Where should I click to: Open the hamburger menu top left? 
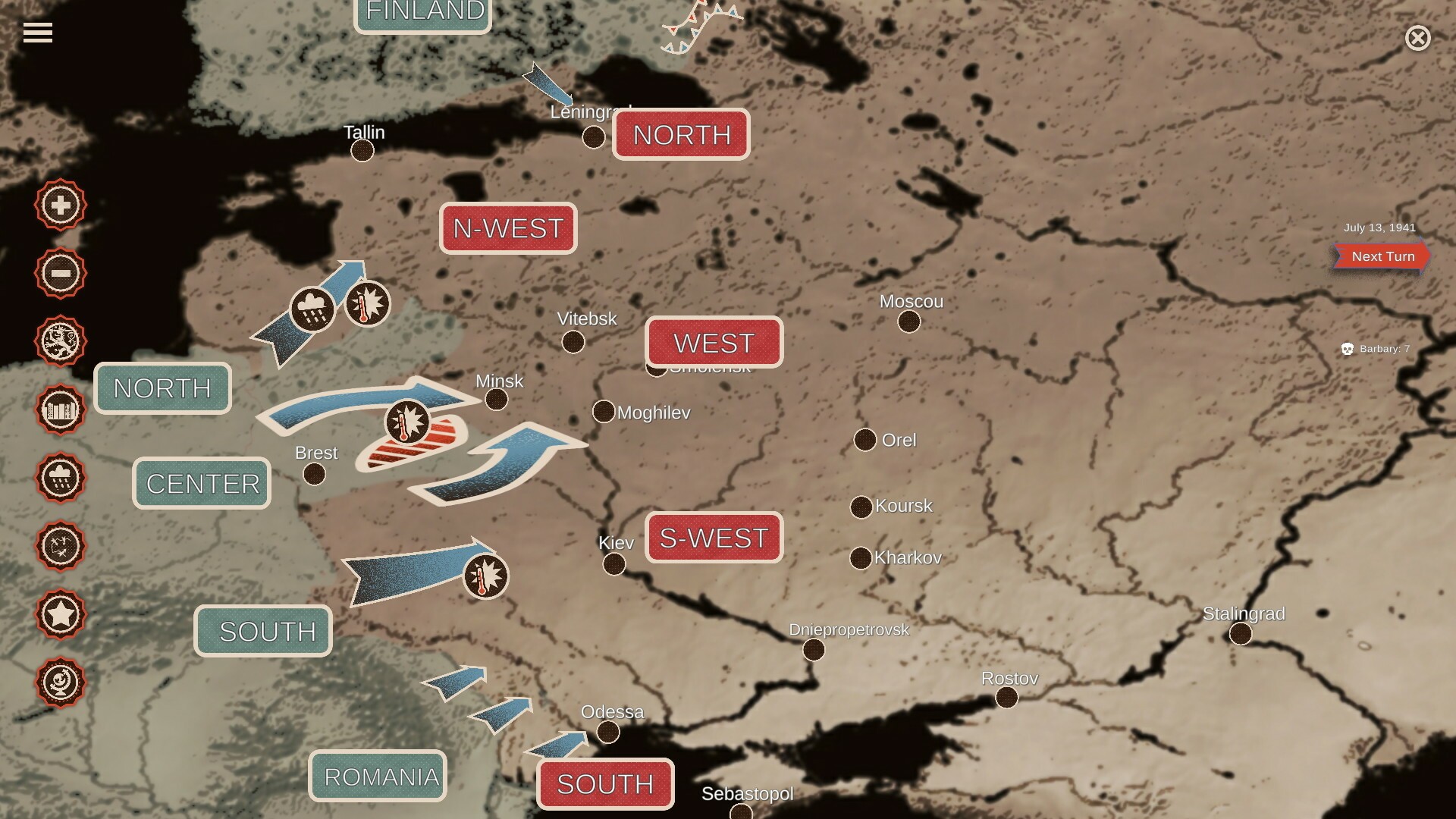point(38,32)
